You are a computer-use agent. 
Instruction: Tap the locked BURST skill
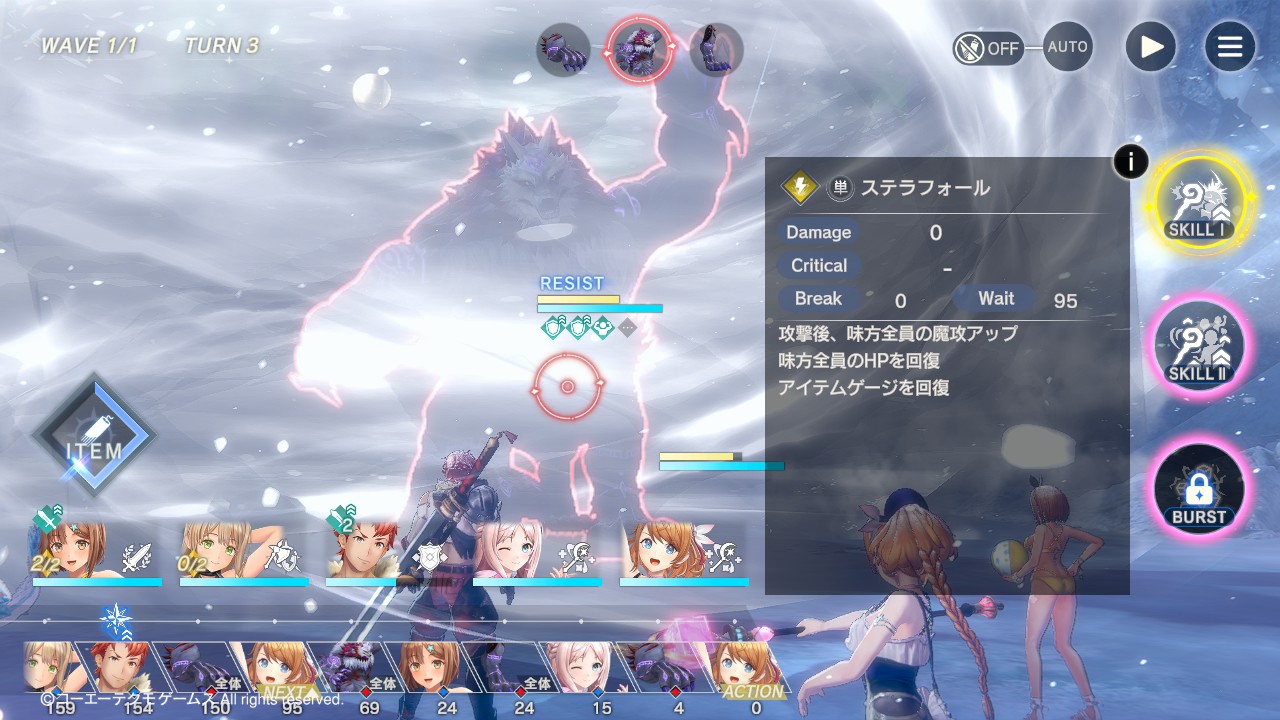1199,490
